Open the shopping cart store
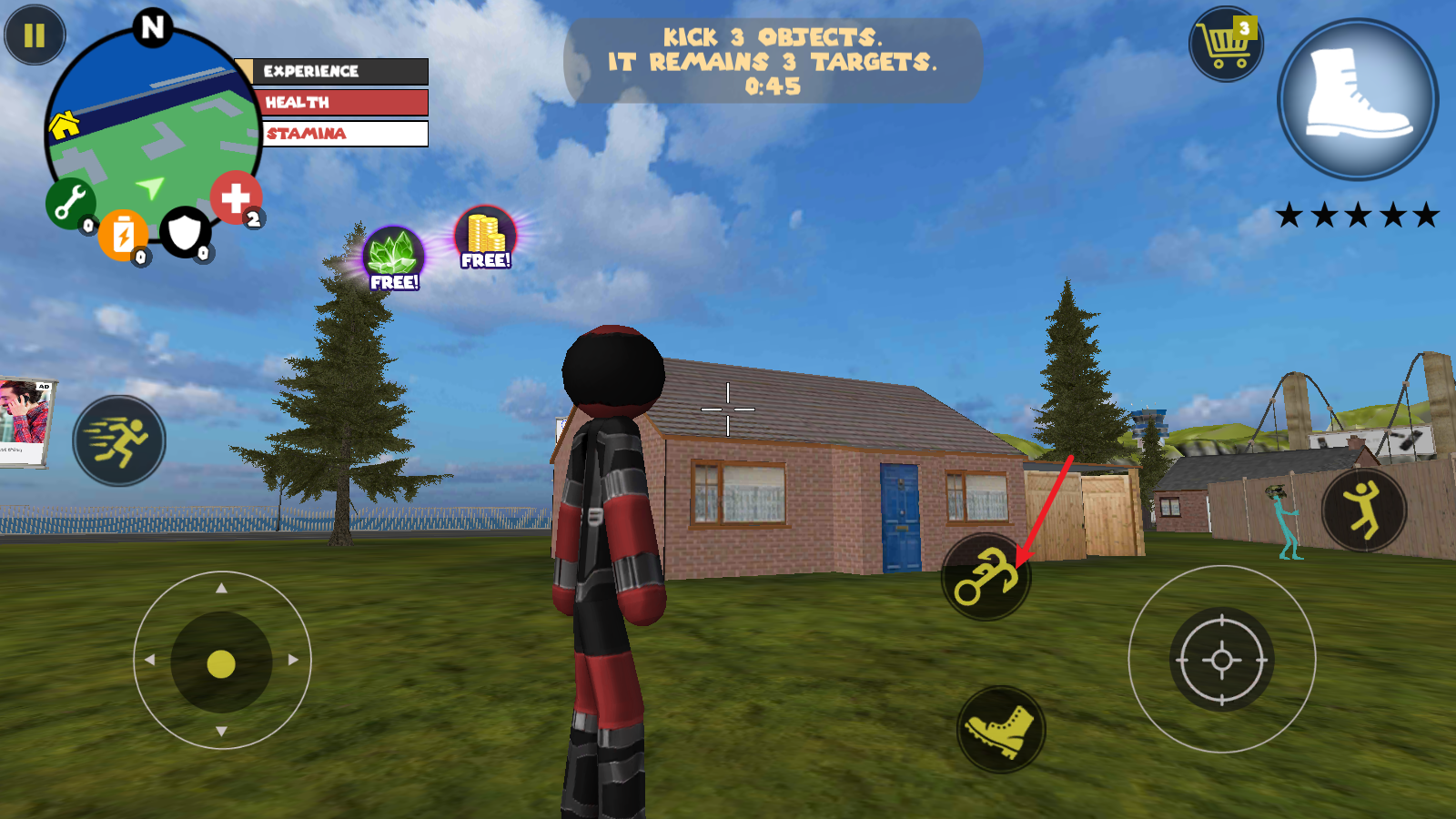Screen dimensions: 1456x819 1226,44
